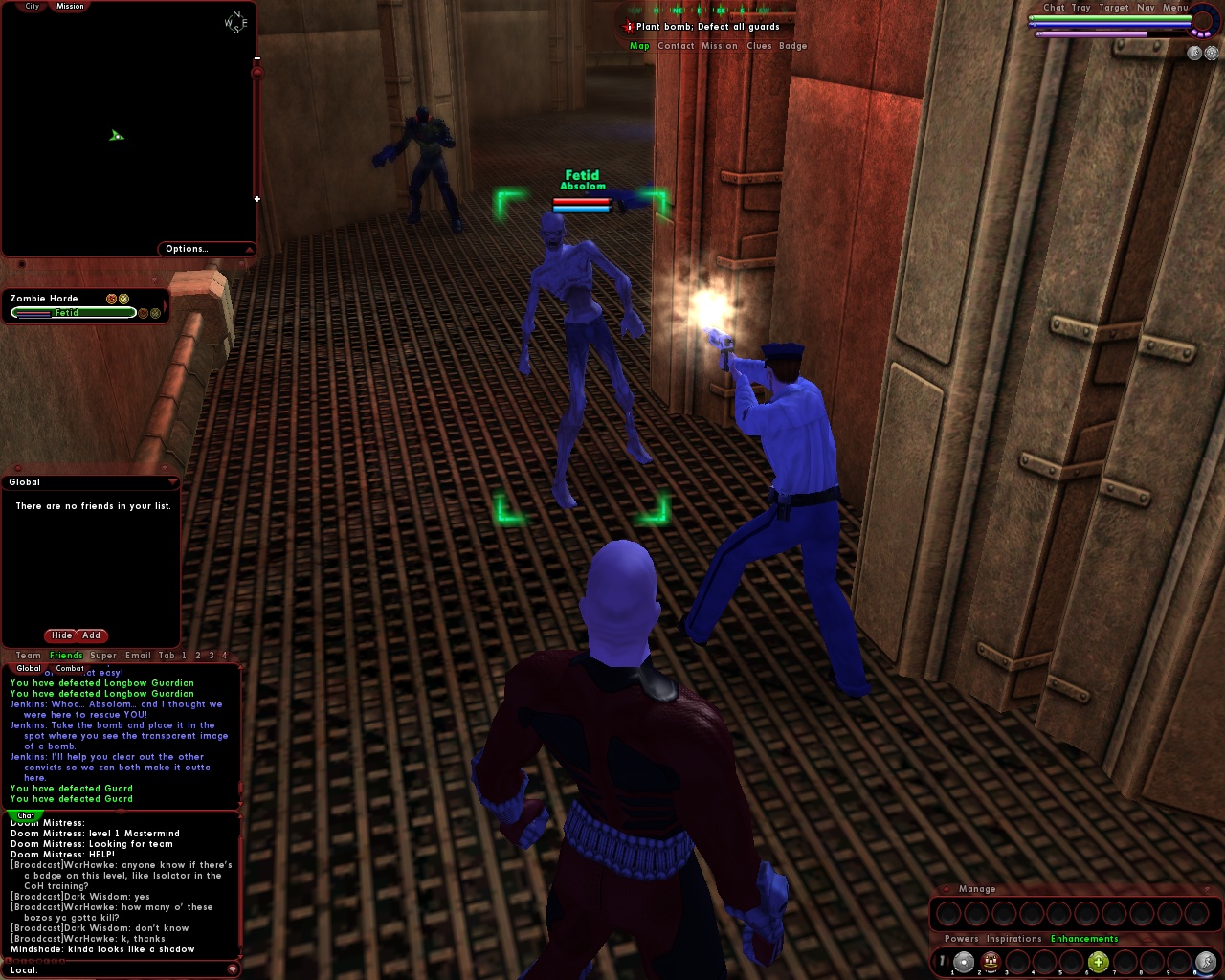Select the shield power in tray slot 1
1225x980 pixels.
click(964, 962)
